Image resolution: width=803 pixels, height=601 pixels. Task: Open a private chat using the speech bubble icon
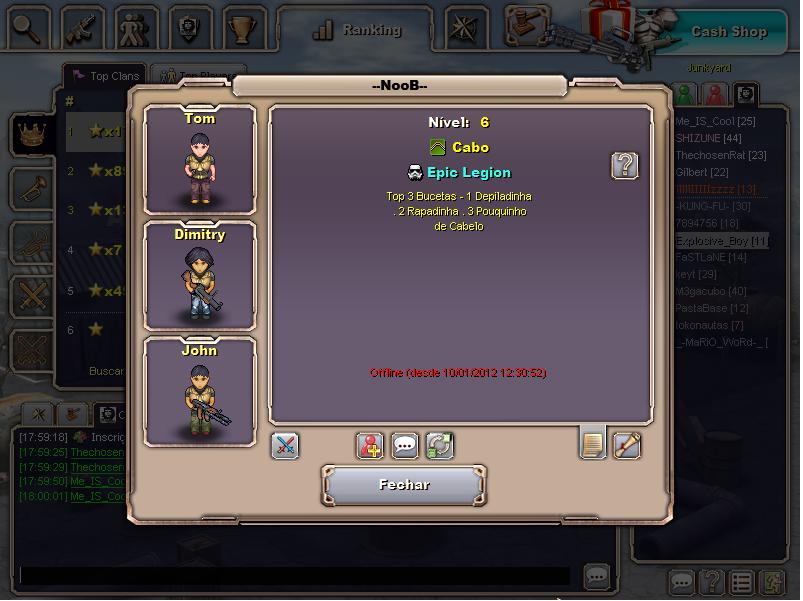(x=405, y=446)
